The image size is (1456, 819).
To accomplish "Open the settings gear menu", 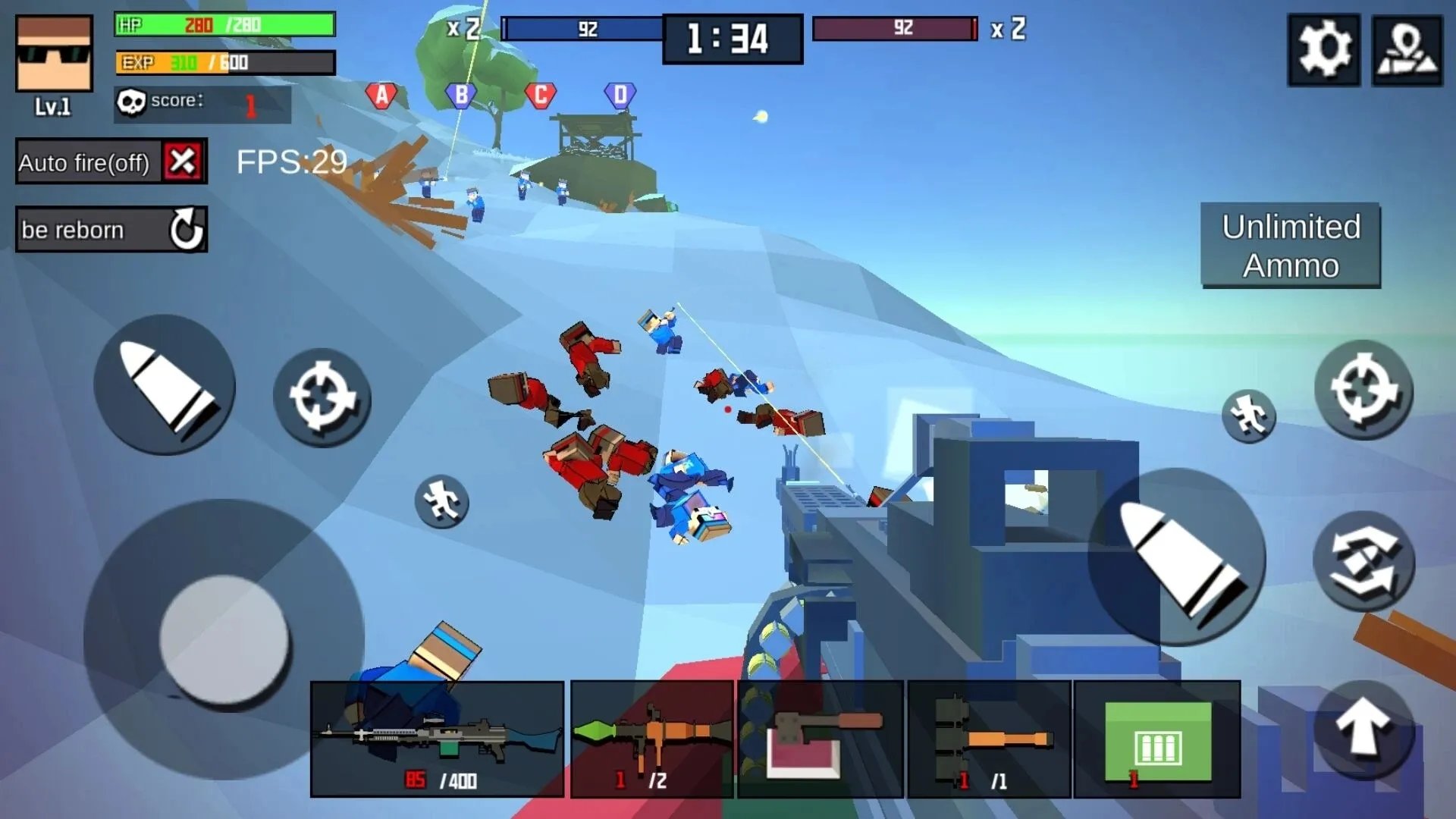I will [1323, 49].
